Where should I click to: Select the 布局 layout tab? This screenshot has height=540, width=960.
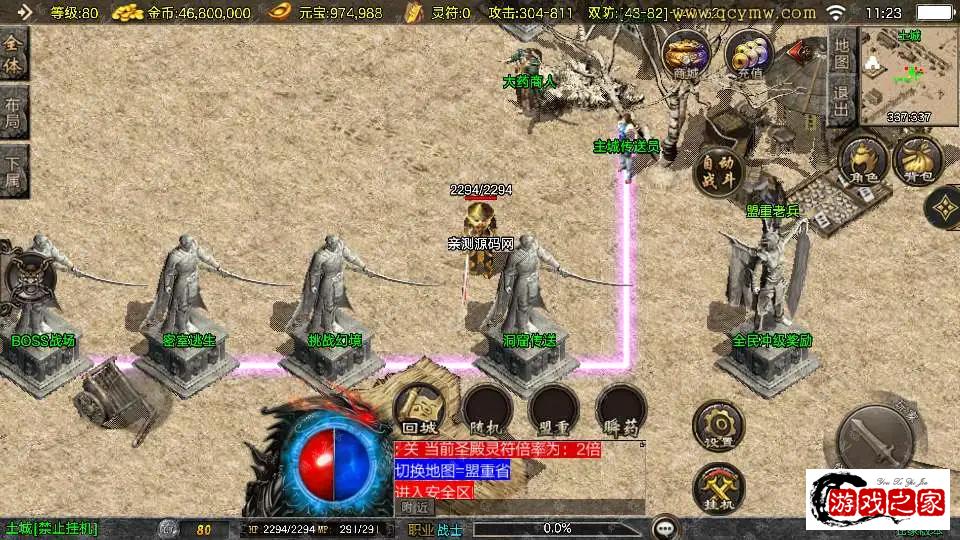13,113
